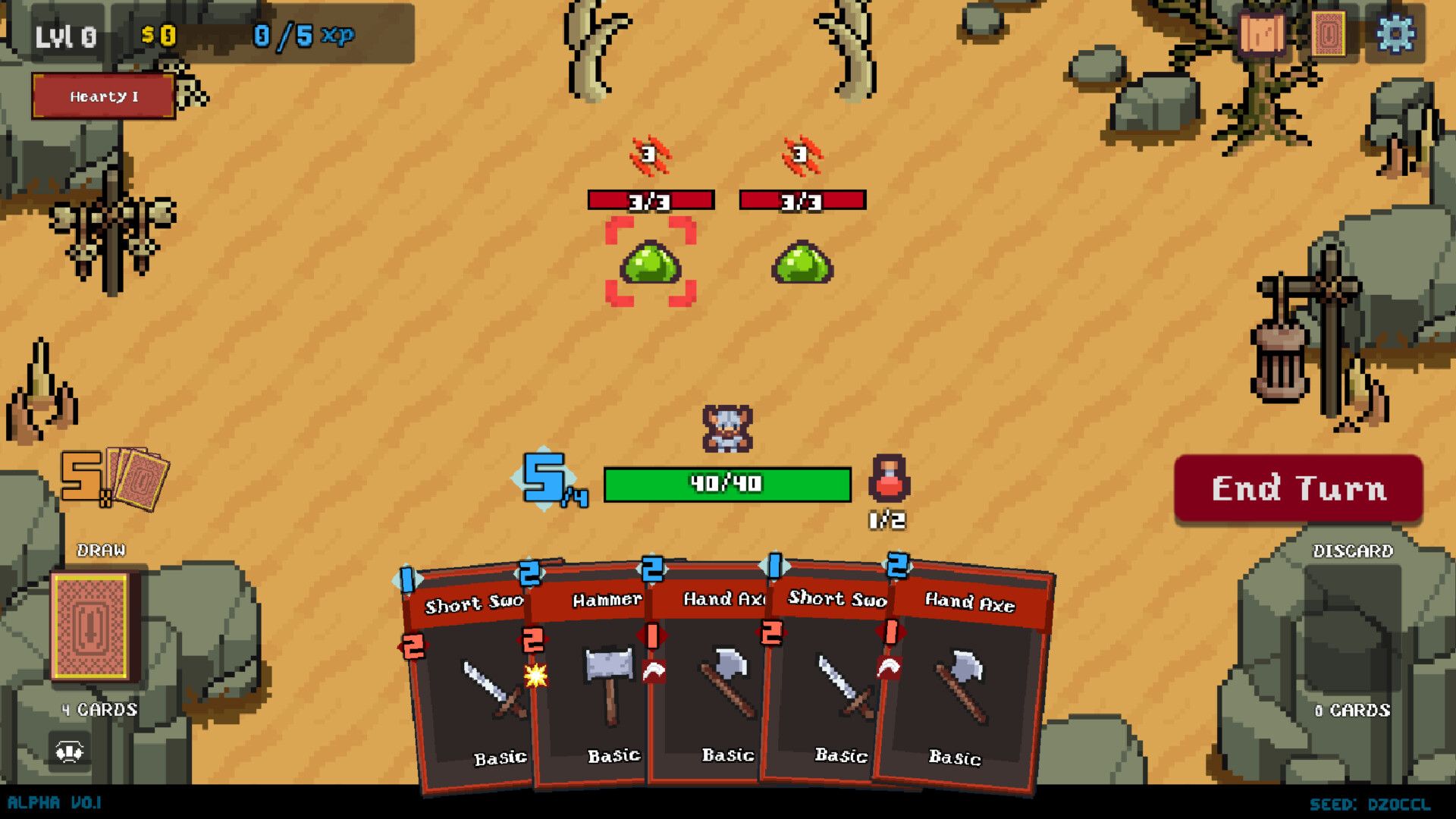
Task: Click the player health bar showing 40/40
Action: click(x=726, y=484)
